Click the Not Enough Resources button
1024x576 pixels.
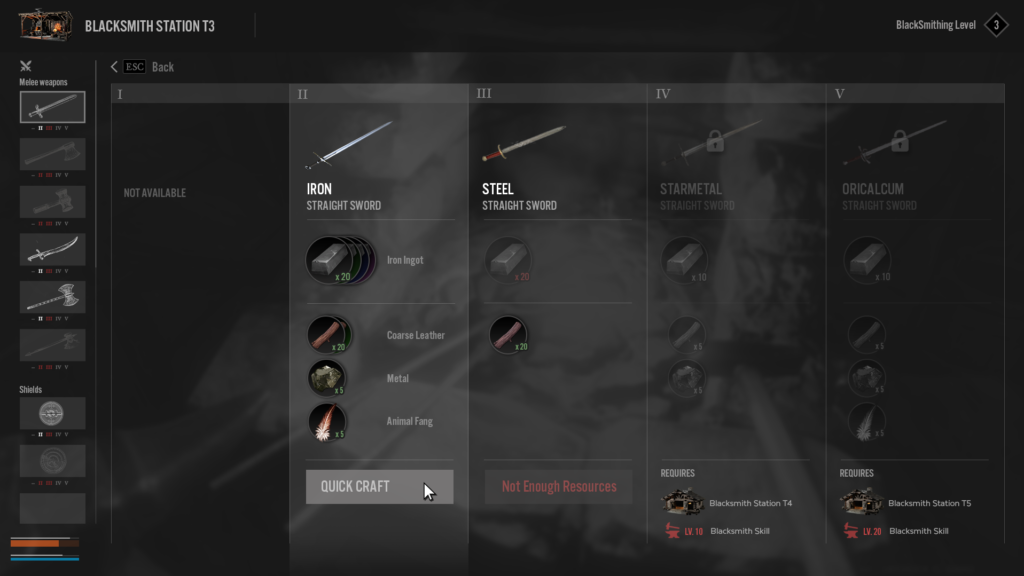point(559,487)
